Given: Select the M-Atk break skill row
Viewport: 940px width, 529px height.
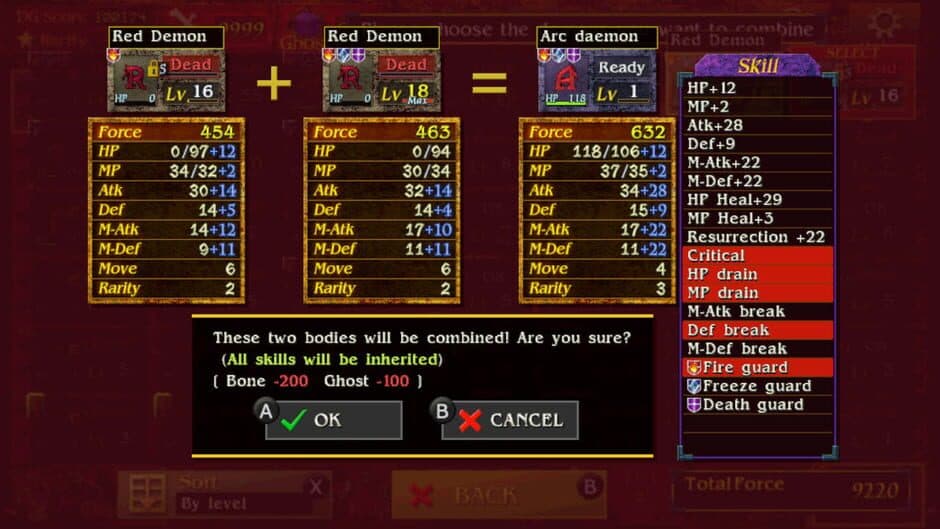Looking at the screenshot, I should (x=757, y=312).
